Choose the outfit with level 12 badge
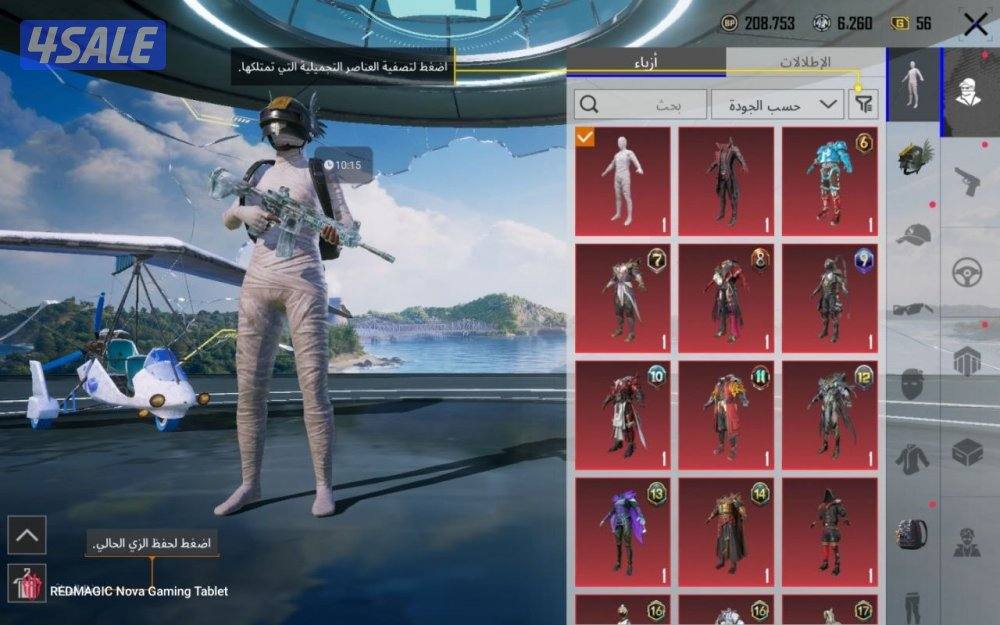Viewport: 1000px width, 625px height. [829, 415]
